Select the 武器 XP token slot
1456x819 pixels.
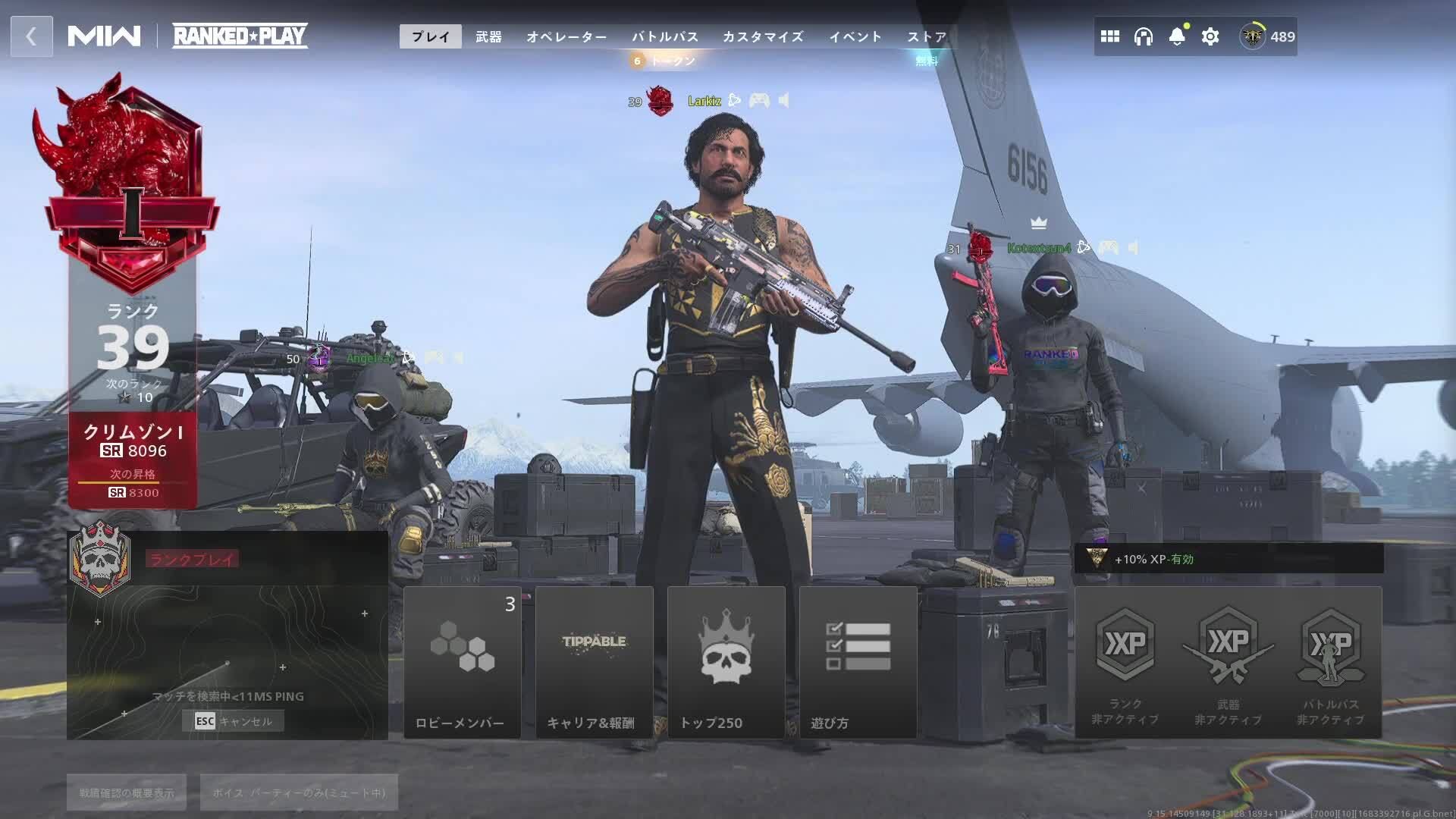tap(1228, 662)
